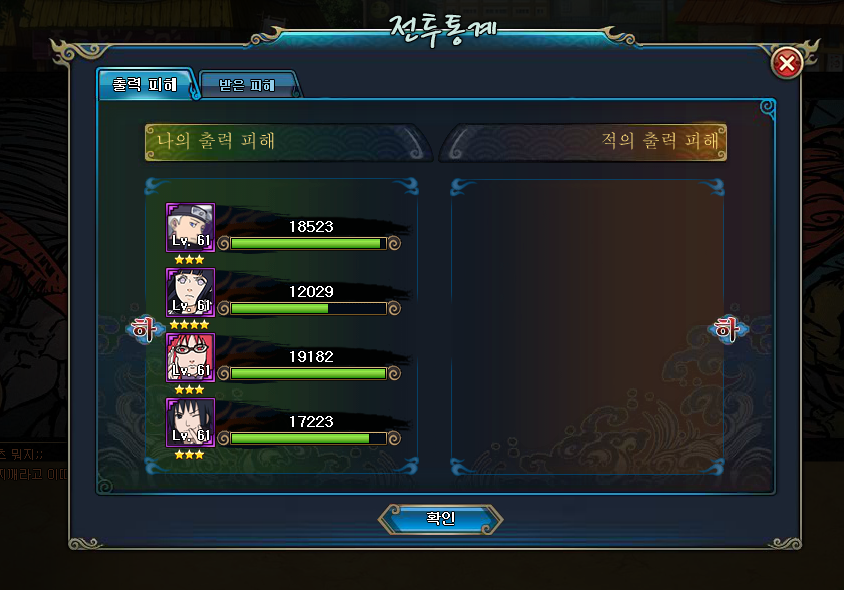
Task: Pick the red-haired glasses ninja portrait
Action: [x=190, y=358]
